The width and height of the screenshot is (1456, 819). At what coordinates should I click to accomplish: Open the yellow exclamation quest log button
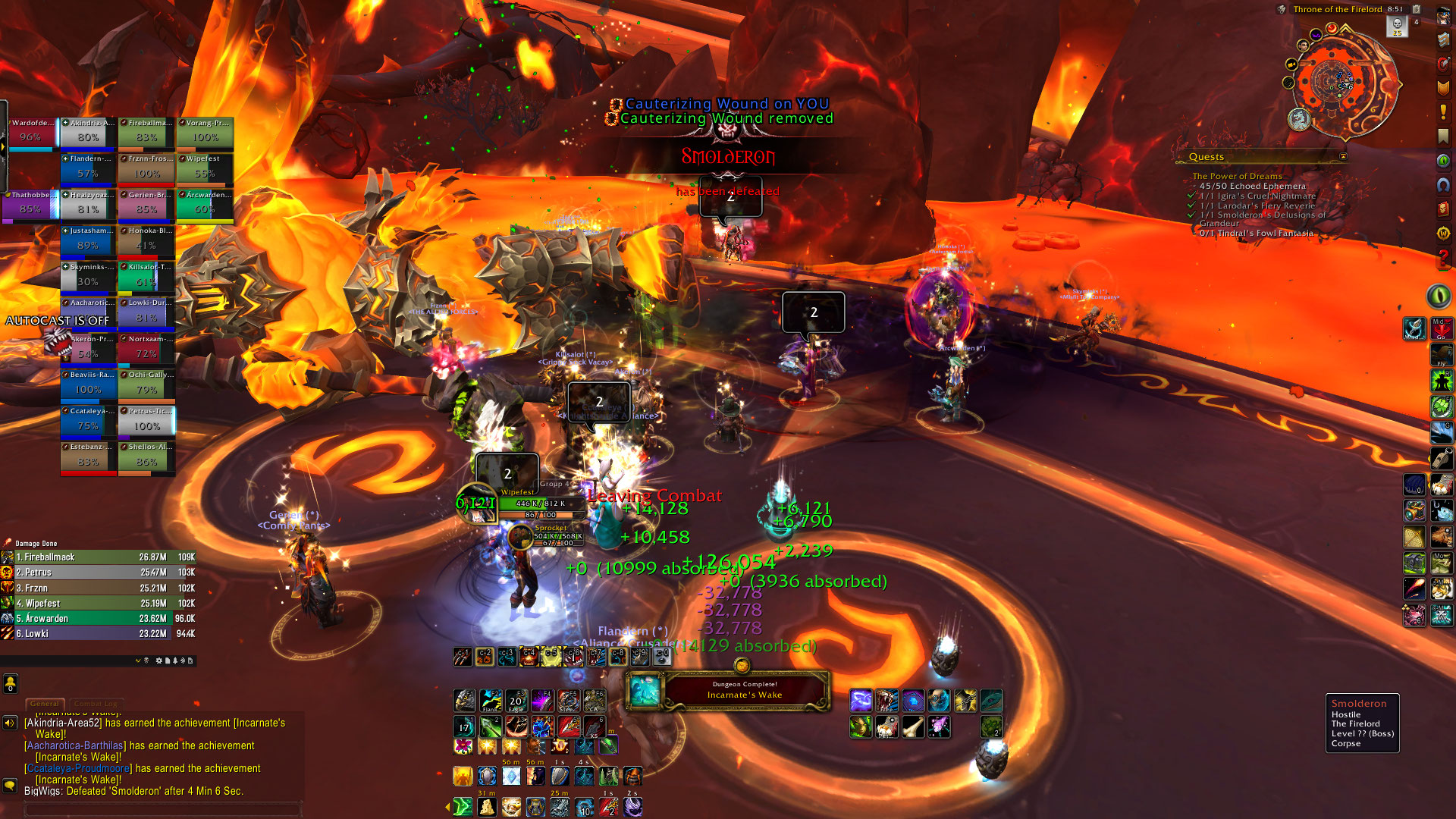point(1443,112)
